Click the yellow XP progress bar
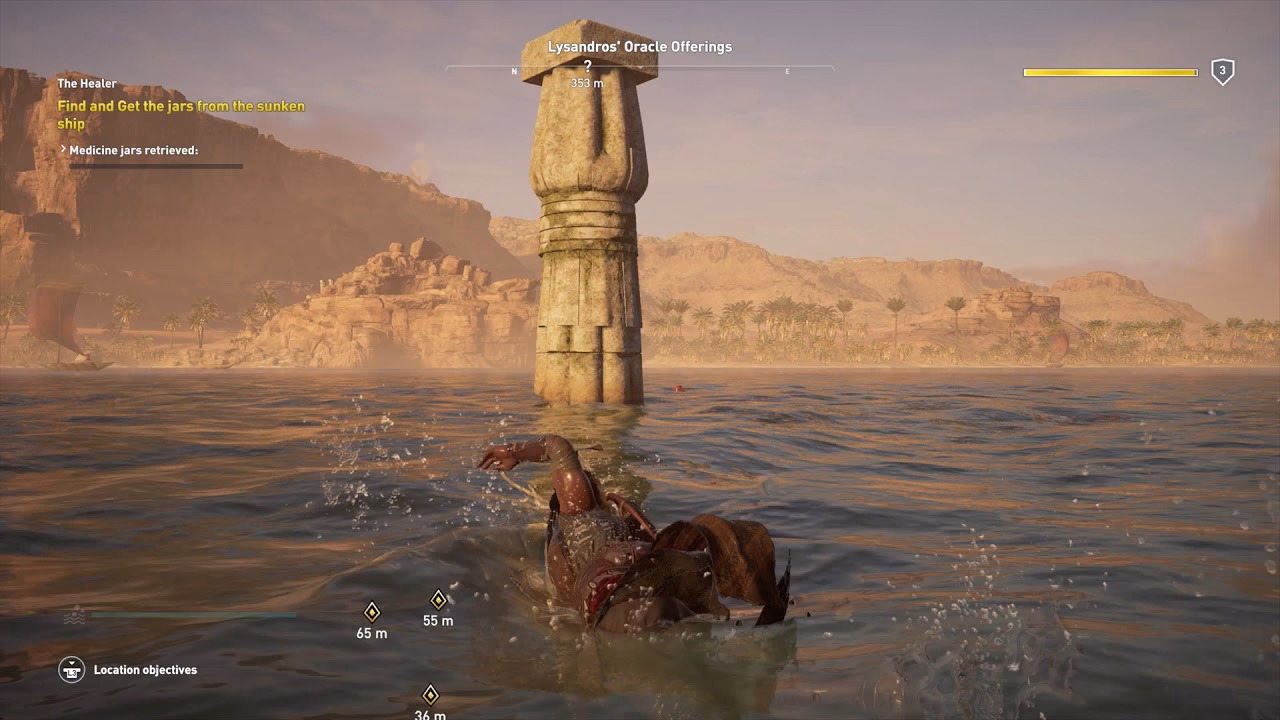 [1110, 72]
